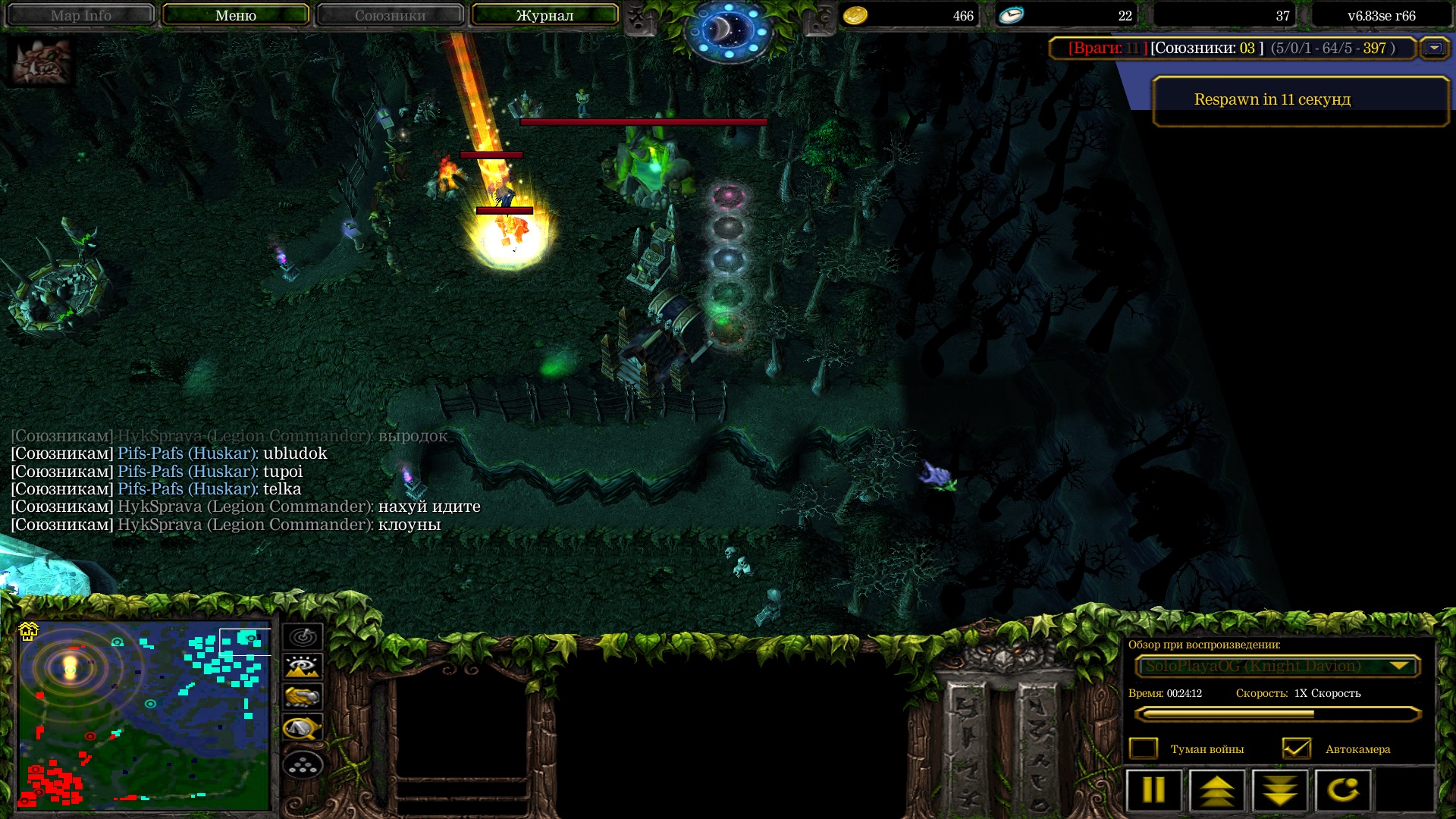Decrease replay speed with down arrows

(x=1280, y=790)
